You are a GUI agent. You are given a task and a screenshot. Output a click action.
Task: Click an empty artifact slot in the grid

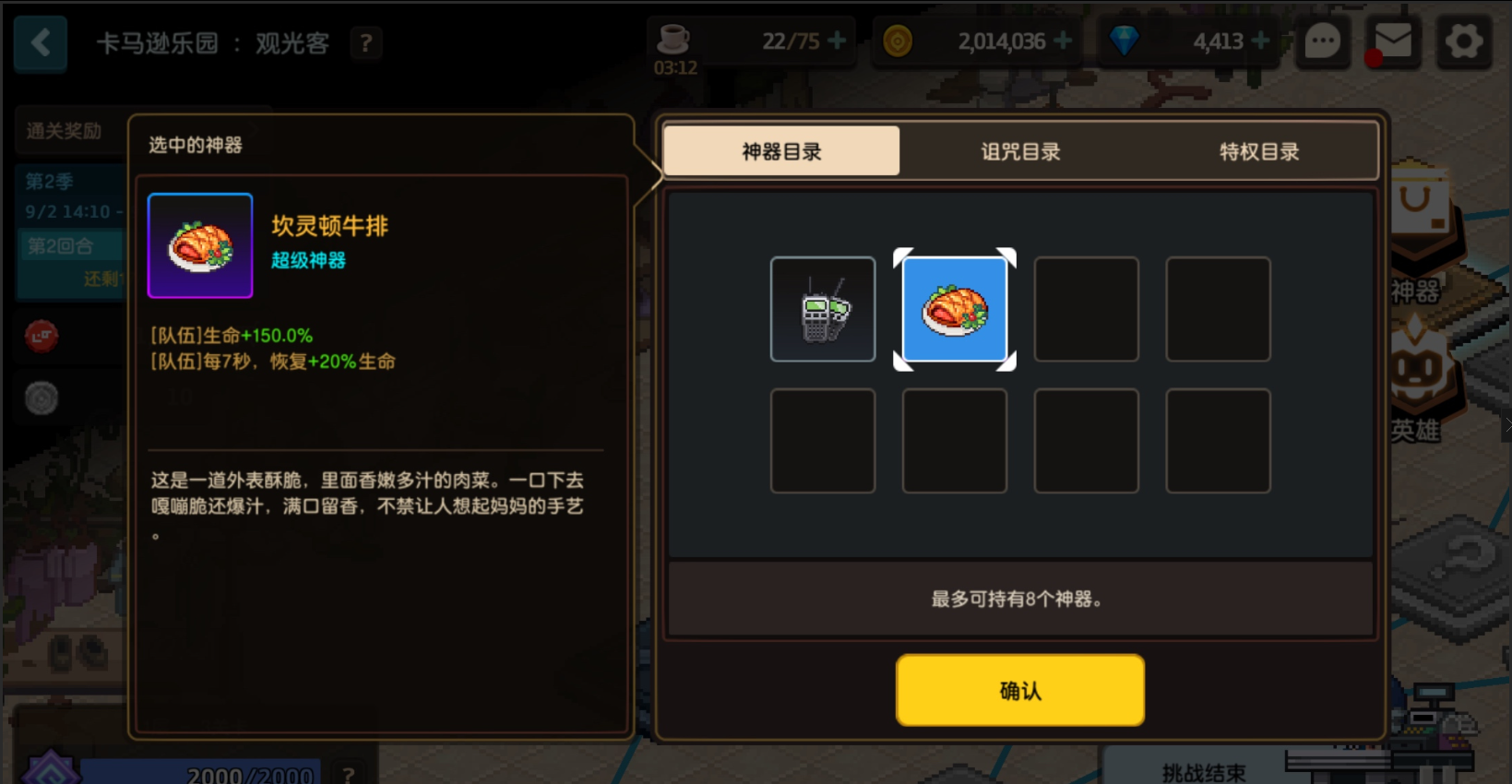[1086, 309]
